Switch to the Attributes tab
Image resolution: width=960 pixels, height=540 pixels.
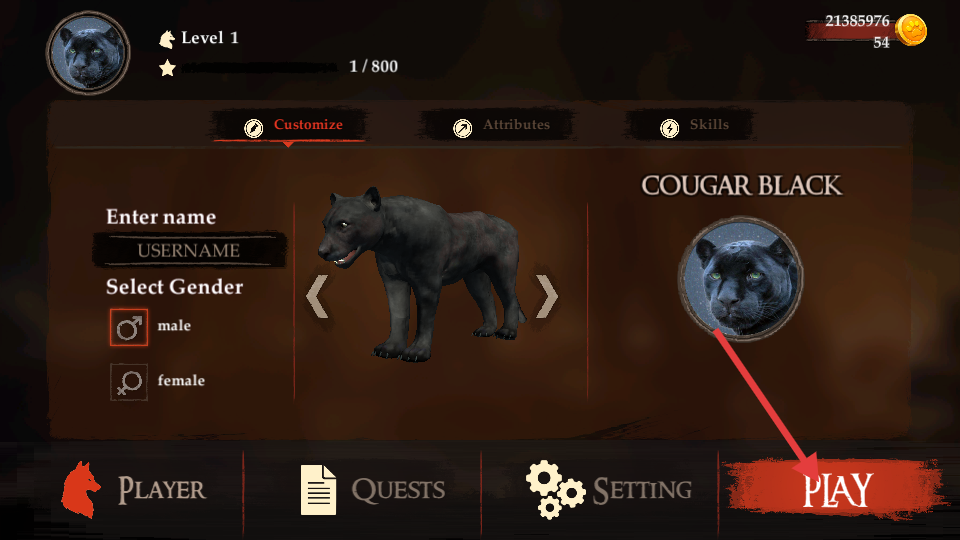(503, 126)
